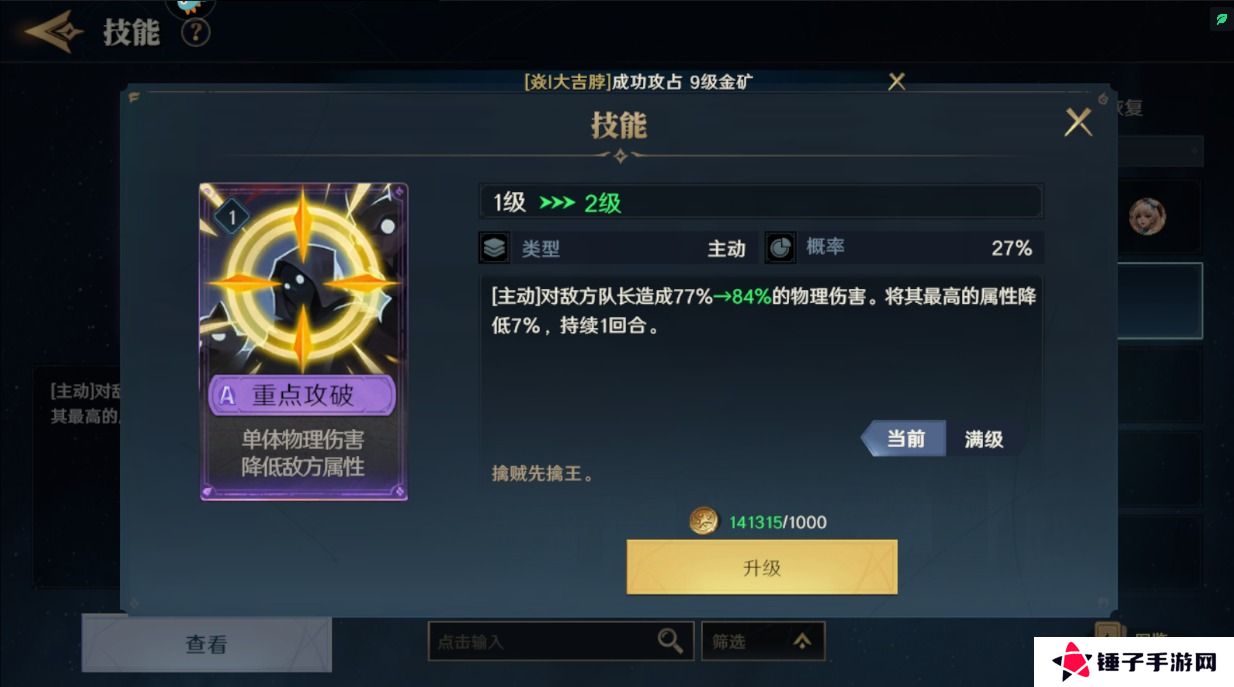Open the 筛选 filter dropdown
The height and width of the screenshot is (687, 1234).
point(762,642)
